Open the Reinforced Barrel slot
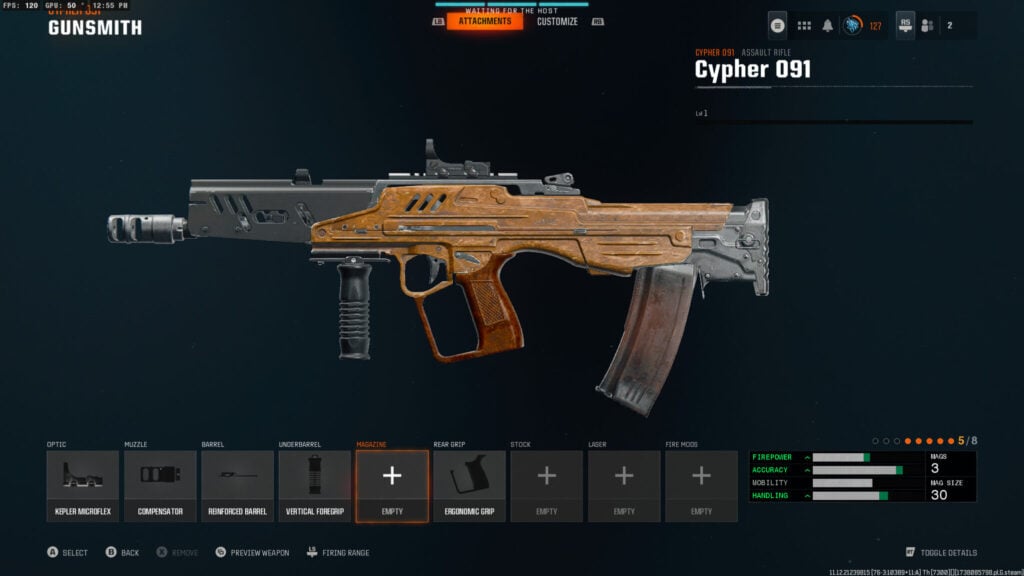The width and height of the screenshot is (1024, 576). coord(237,486)
